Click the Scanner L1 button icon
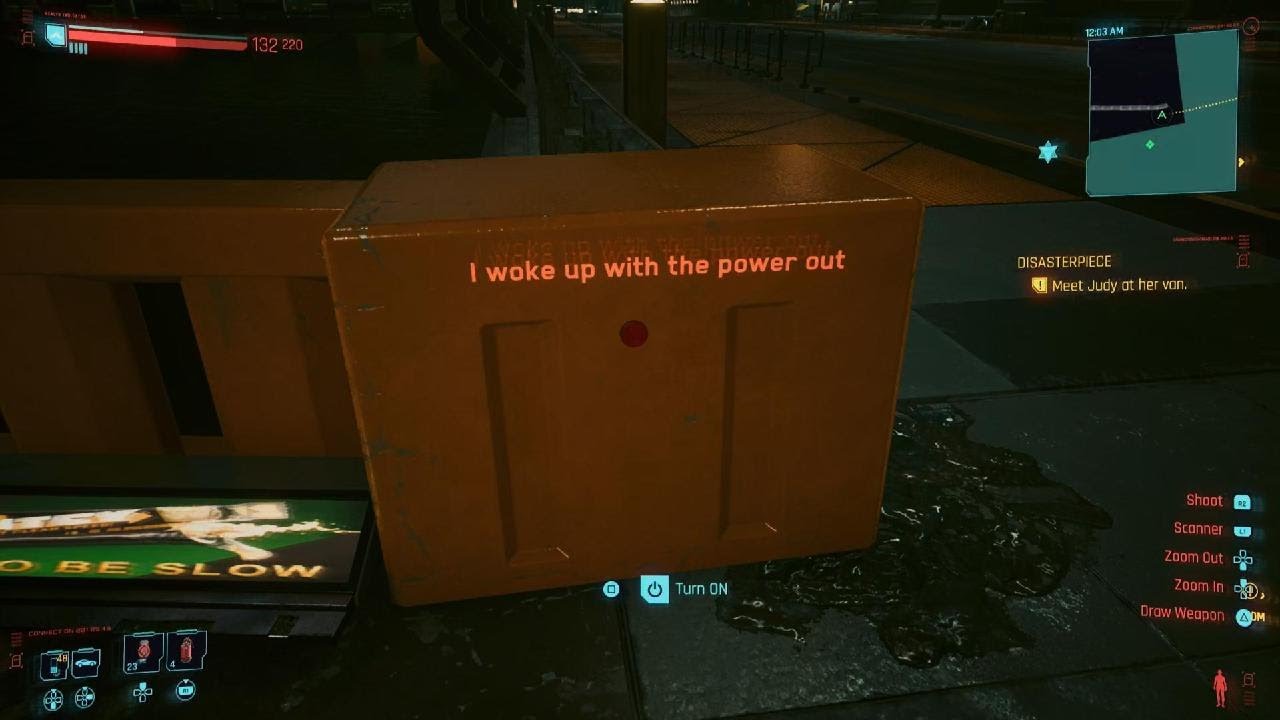Screen dimensions: 1280x720 [x=1244, y=530]
